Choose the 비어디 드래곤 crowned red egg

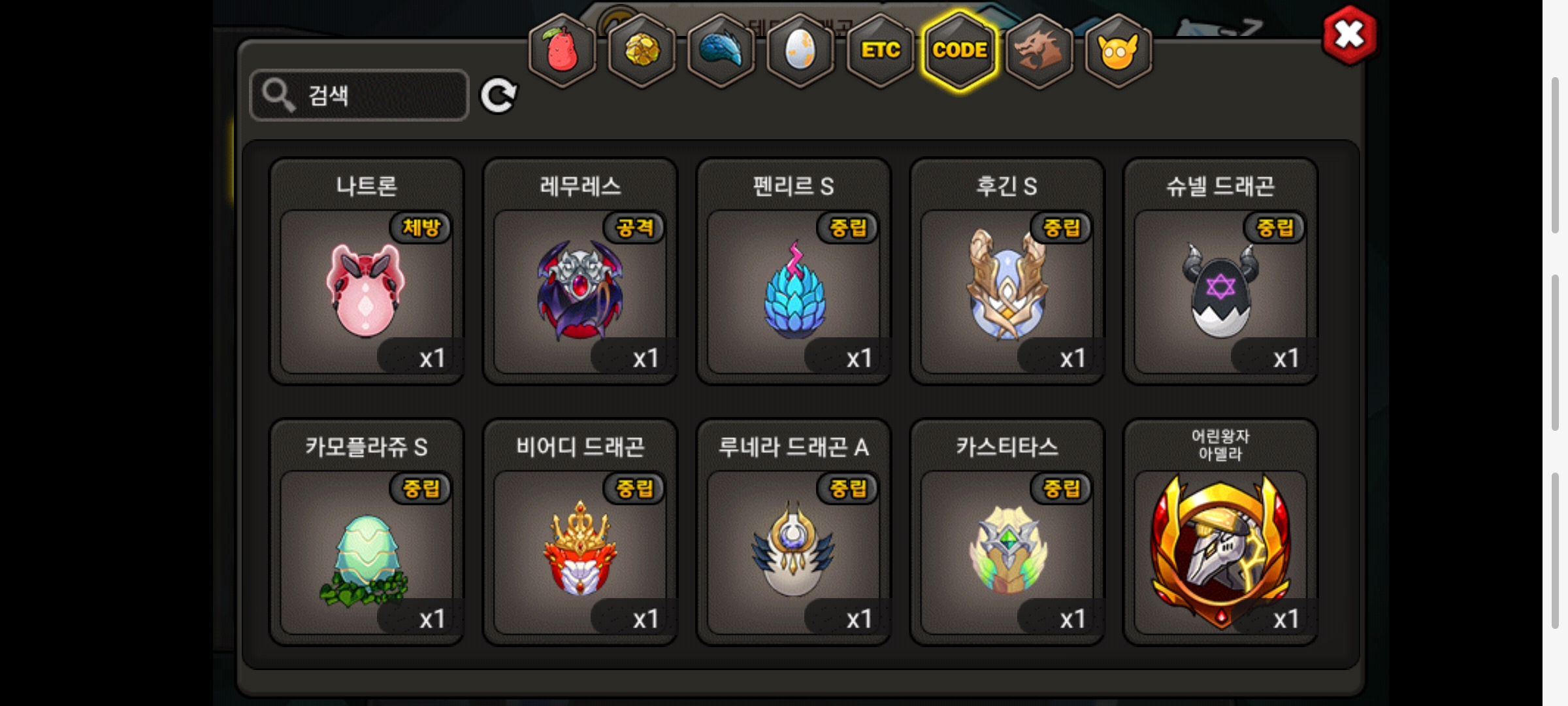tap(580, 552)
